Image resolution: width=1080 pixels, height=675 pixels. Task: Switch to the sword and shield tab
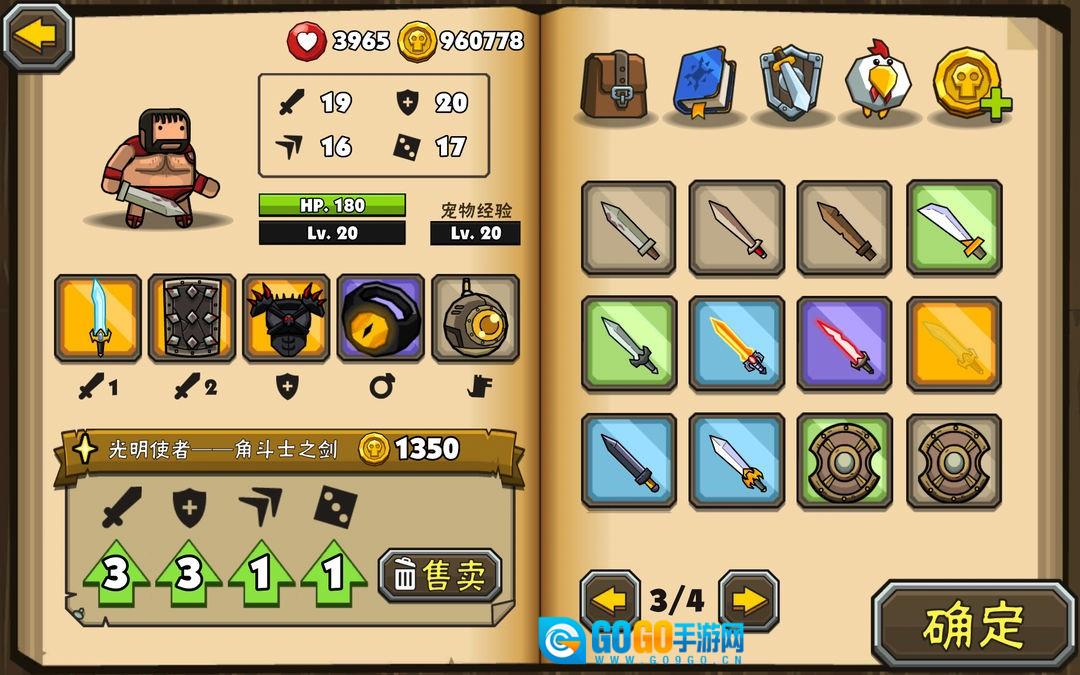coord(791,84)
